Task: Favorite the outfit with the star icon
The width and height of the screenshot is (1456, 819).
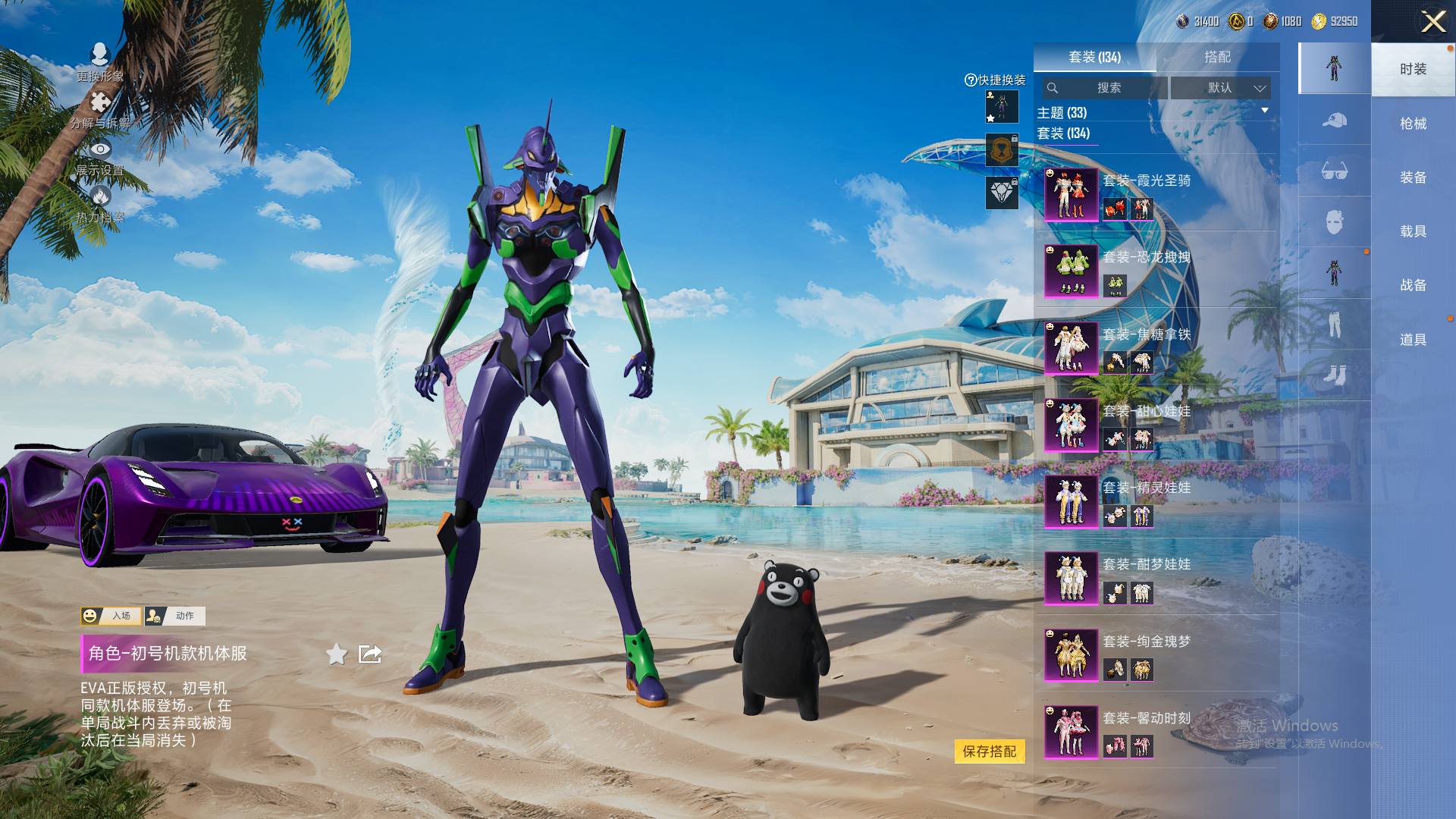Action: (x=337, y=654)
